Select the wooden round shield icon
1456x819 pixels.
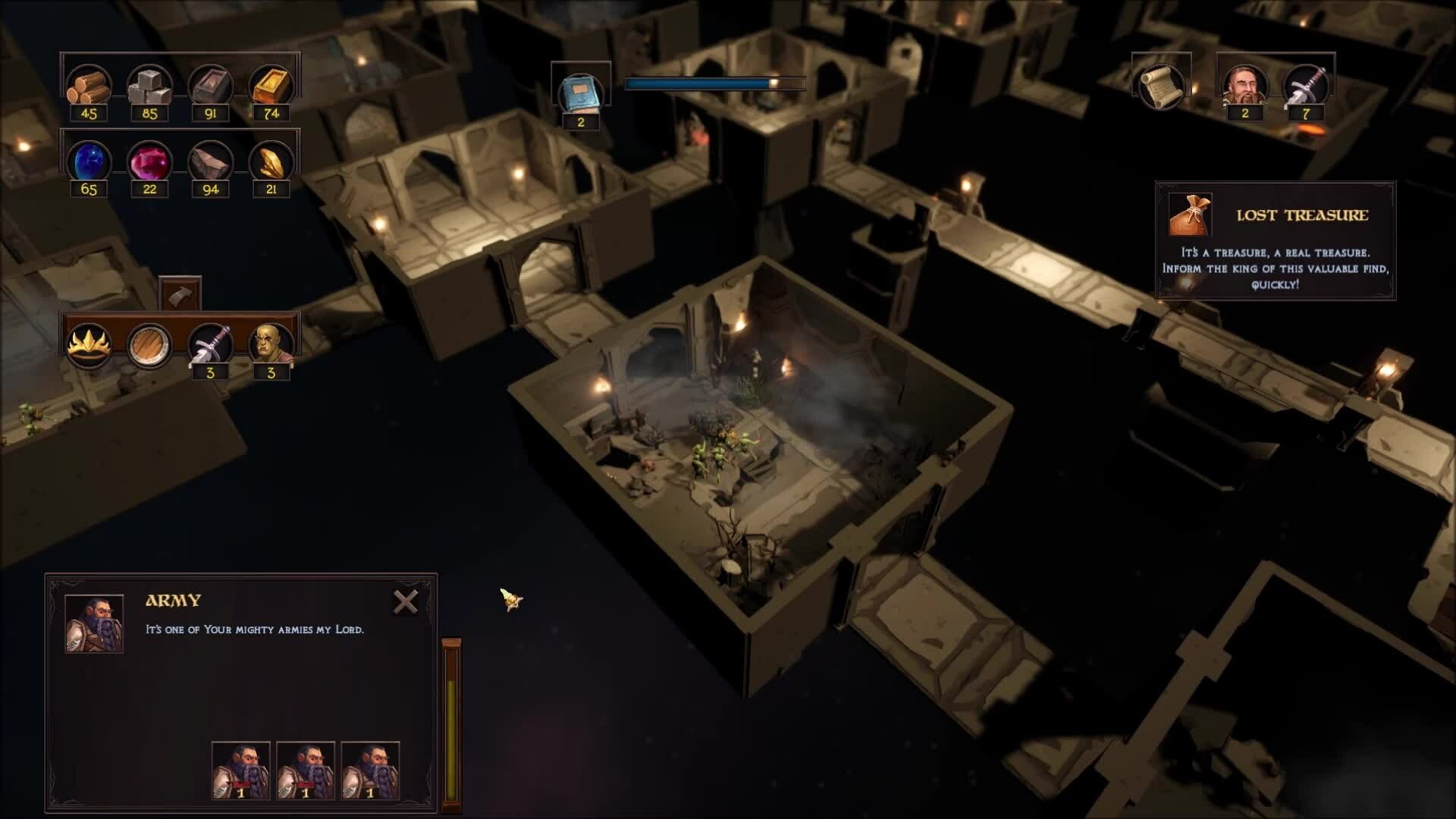tap(149, 346)
